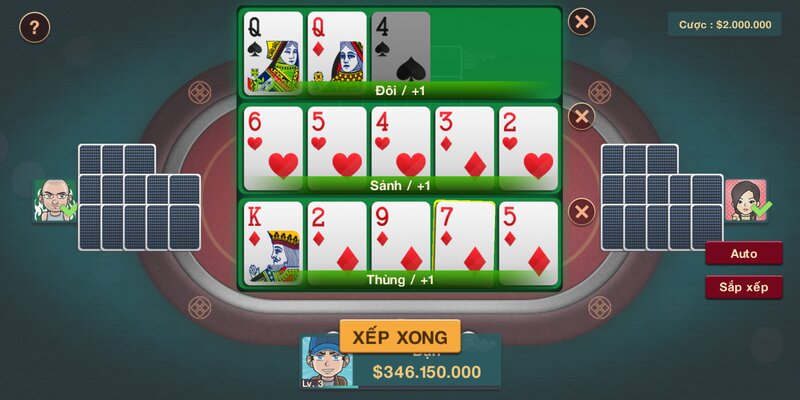Screen dimensions: 800x400
Task: Select the 6 of hearts card
Action: click(x=273, y=145)
